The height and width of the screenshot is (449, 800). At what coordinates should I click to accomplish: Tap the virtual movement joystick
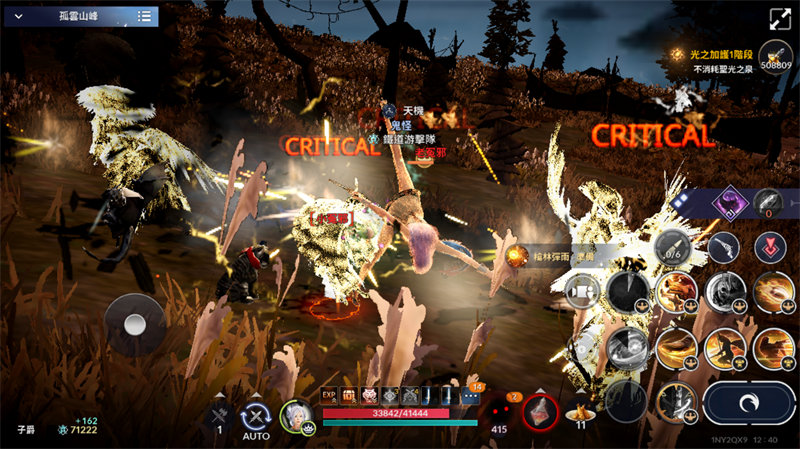[135, 323]
